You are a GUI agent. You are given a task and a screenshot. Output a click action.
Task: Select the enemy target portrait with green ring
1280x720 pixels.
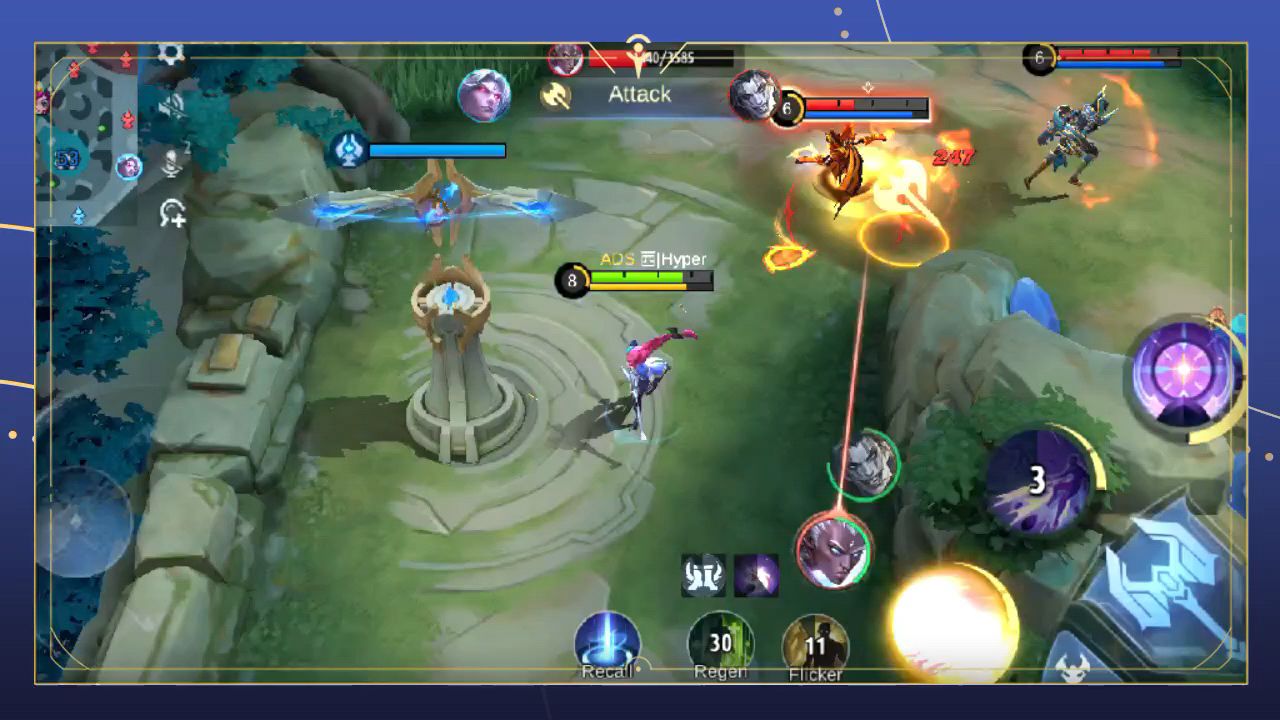[x=867, y=466]
